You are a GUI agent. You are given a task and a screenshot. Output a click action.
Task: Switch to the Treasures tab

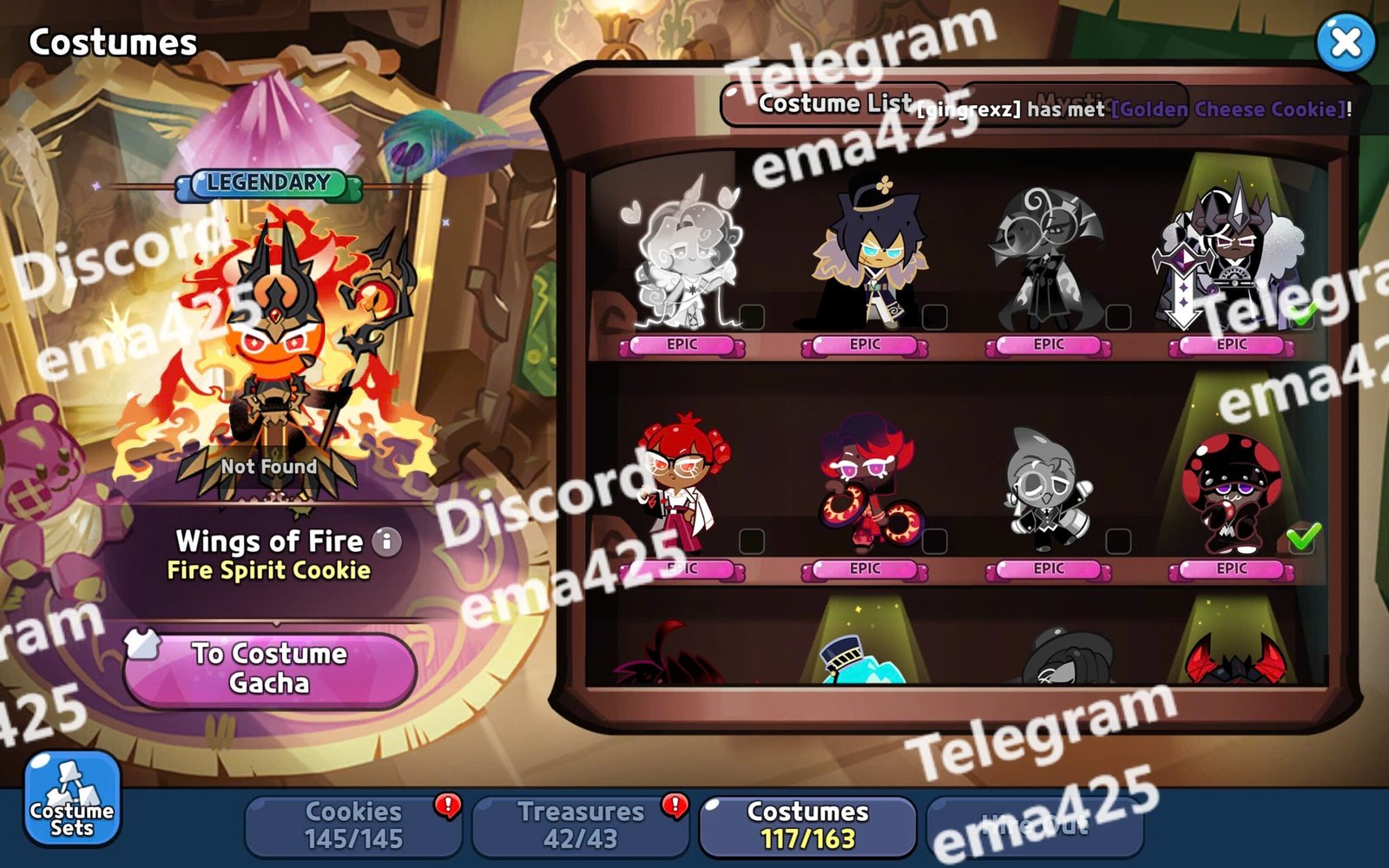coord(580,825)
